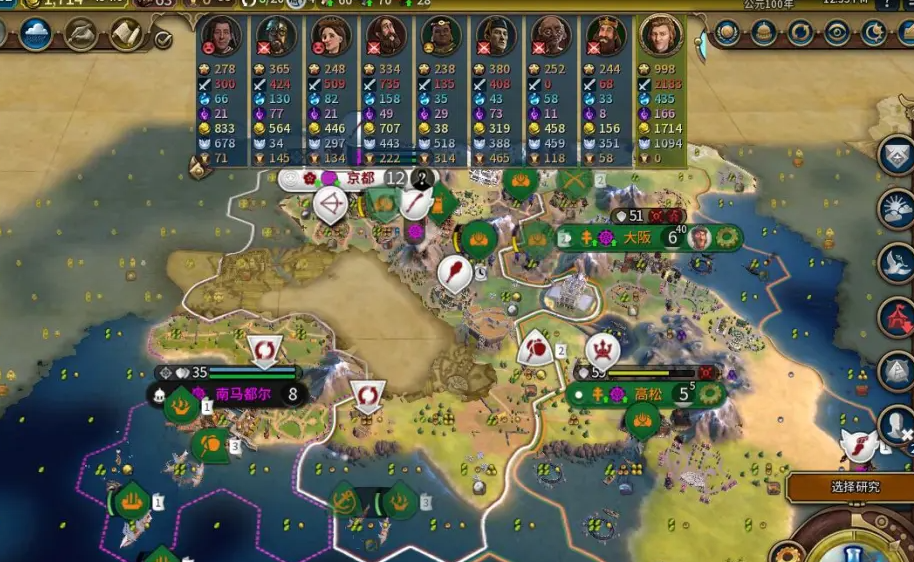Select the 高松 city banner
Image resolution: width=914 pixels, height=562 pixels.
648,394
